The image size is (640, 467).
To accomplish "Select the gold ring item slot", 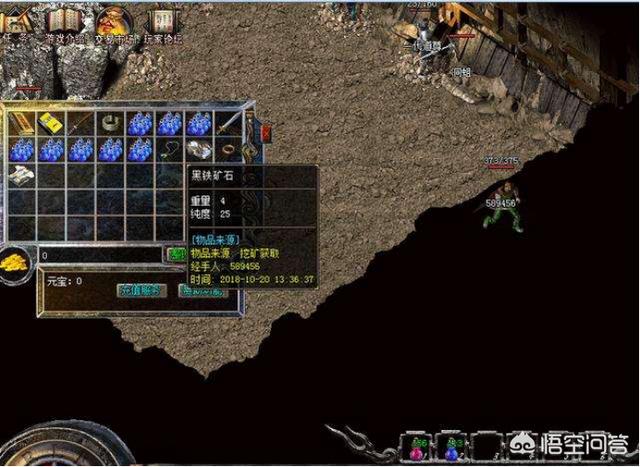I will pos(228,150).
